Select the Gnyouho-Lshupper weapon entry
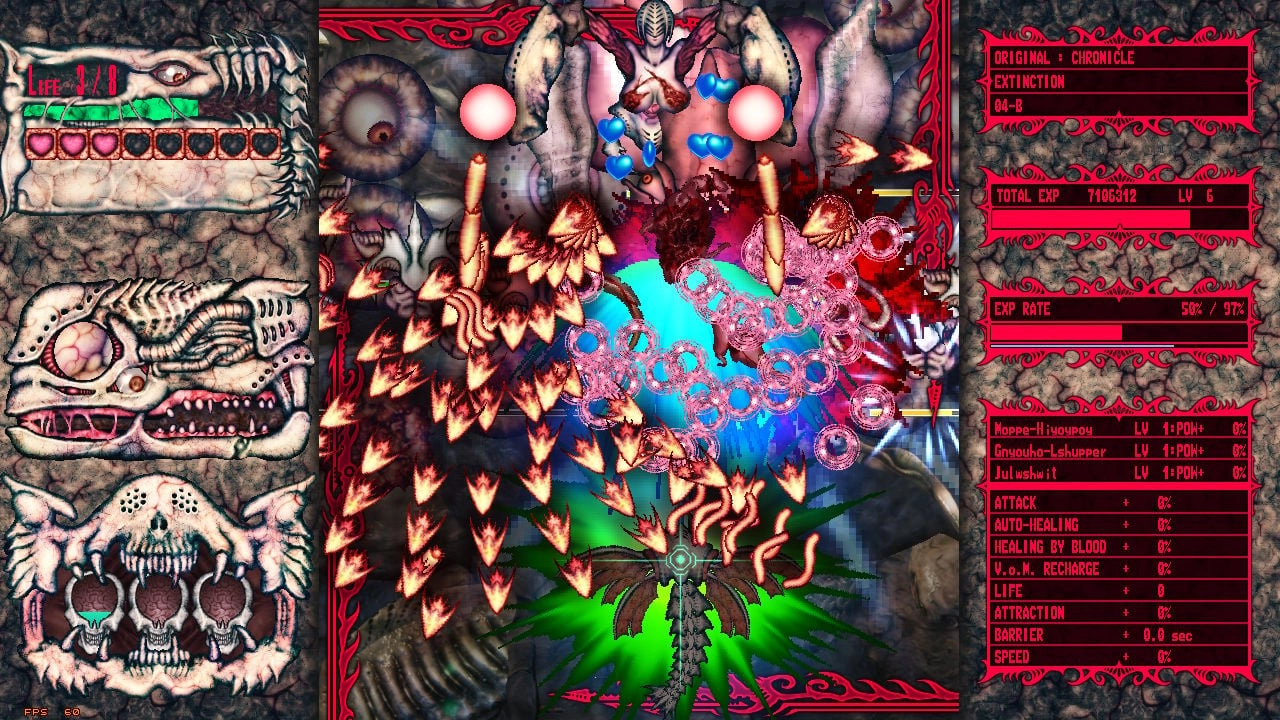The image size is (1280, 720). (1100, 452)
